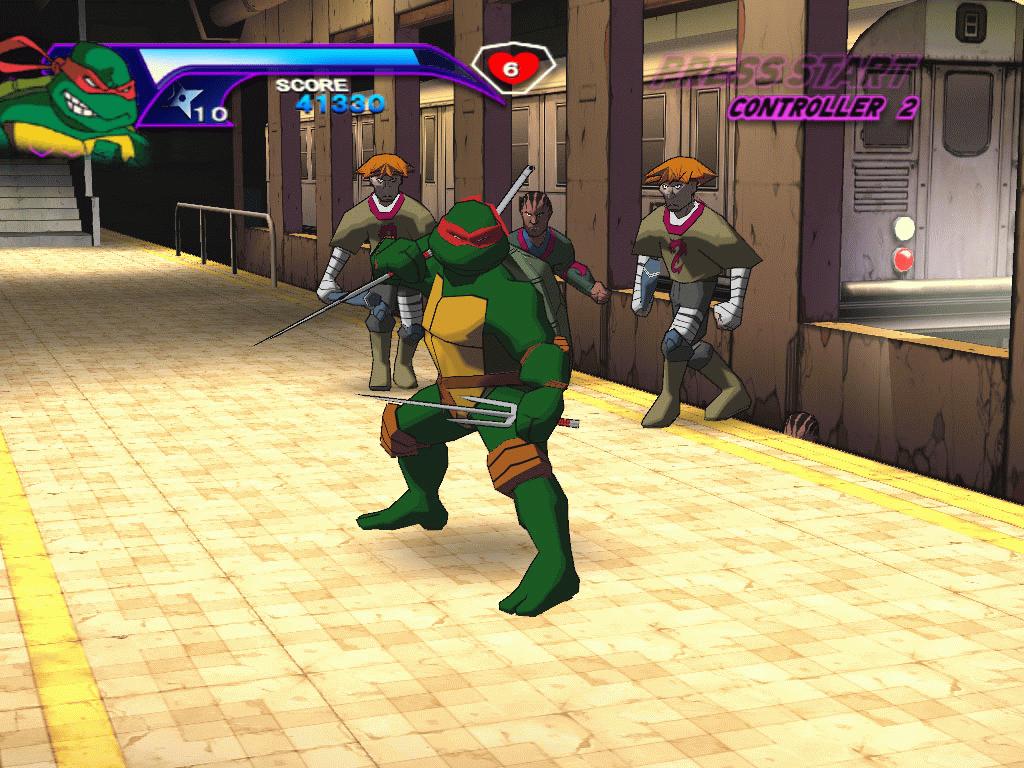Click the heart lives icon
This screenshot has height=768, width=1024.
click(510, 69)
